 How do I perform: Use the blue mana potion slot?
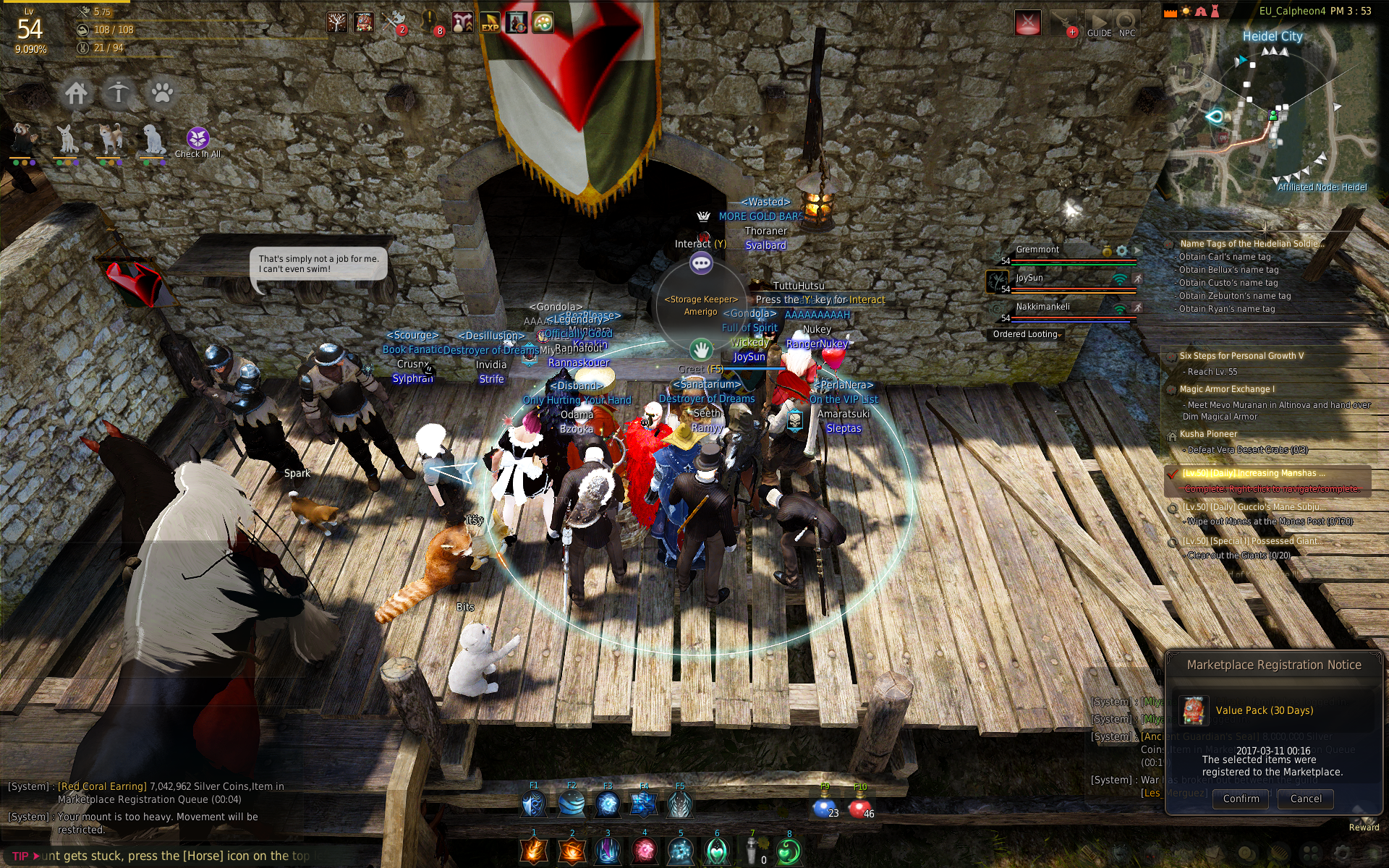coord(823,807)
